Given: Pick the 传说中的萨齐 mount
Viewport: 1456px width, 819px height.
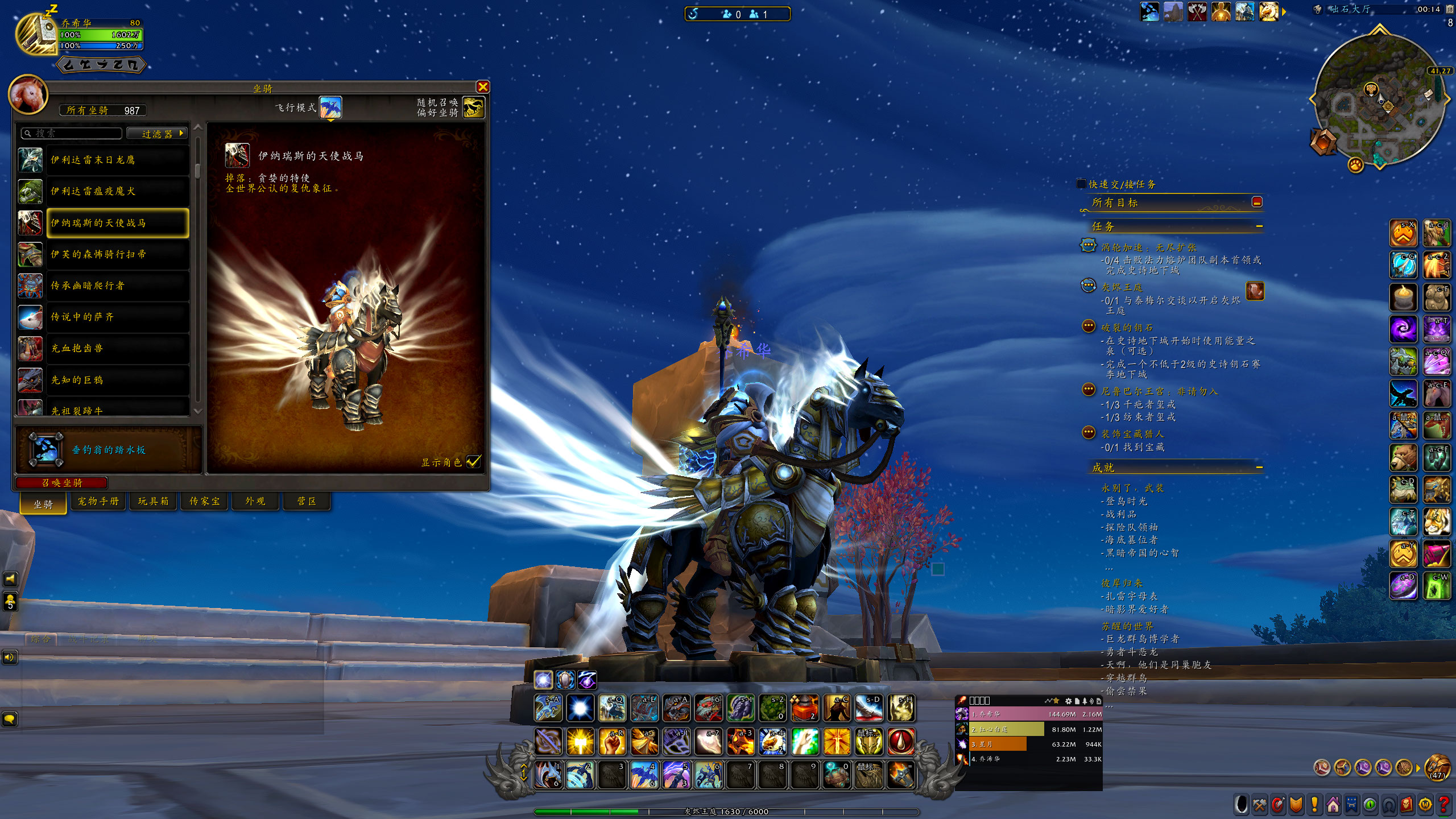Looking at the screenshot, I should tap(104, 317).
